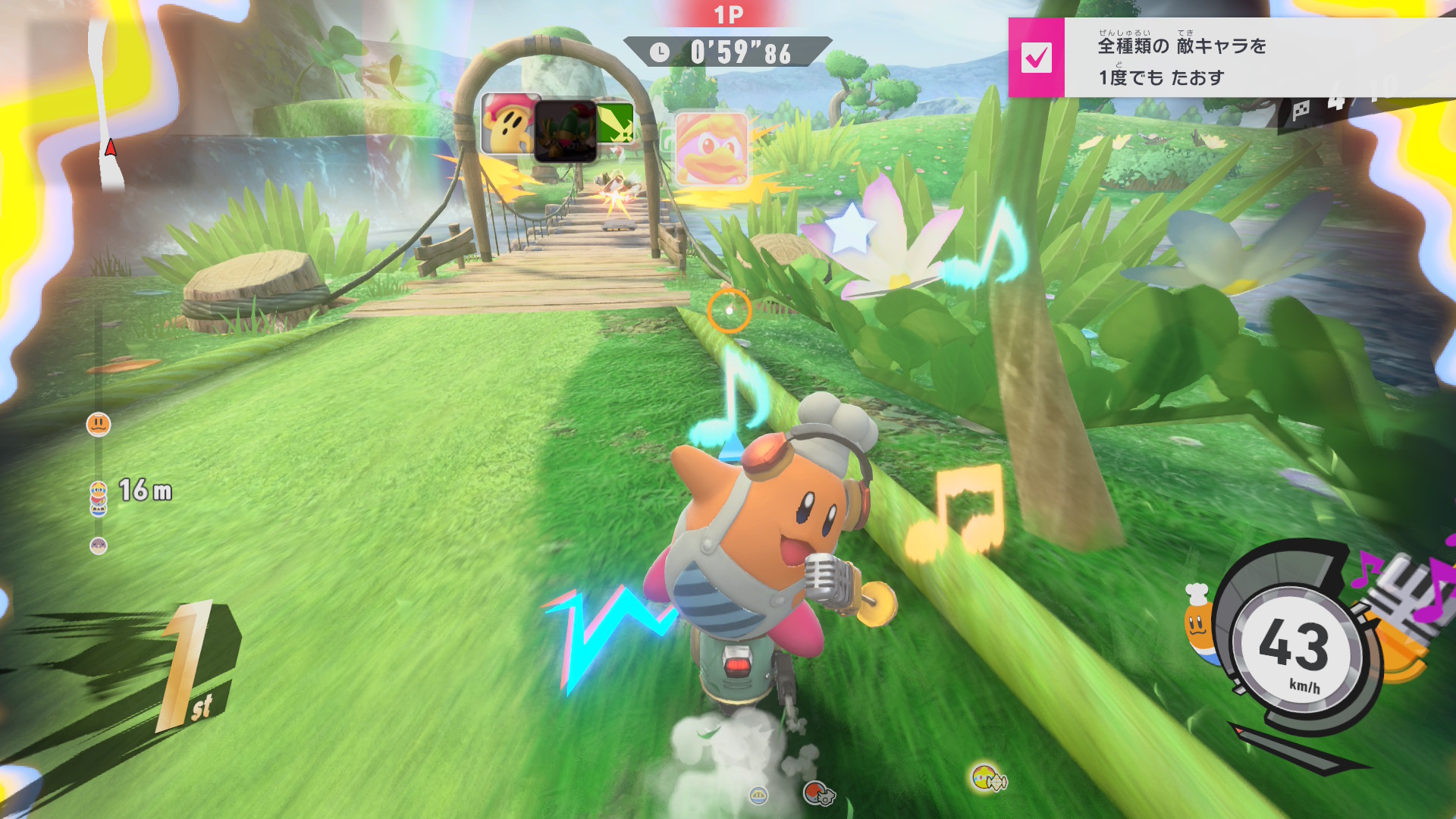The height and width of the screenshot is (819, 1456).
Task: Click the pink mission checkmark box
Action: click(x=1036, y=58)
